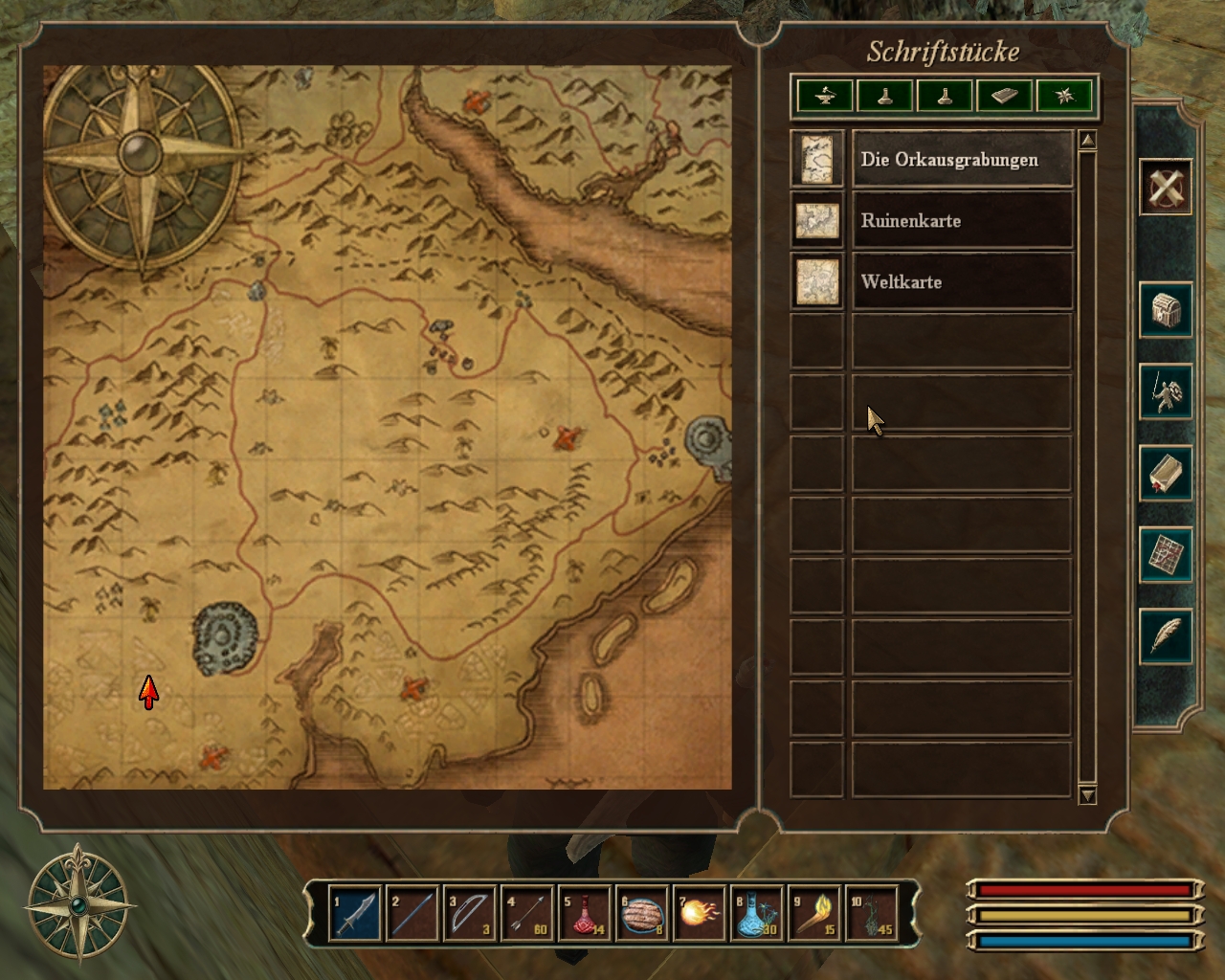The image size is (1225, 980).
Task: Show the character warrior screen
Action: [1165, 391]
